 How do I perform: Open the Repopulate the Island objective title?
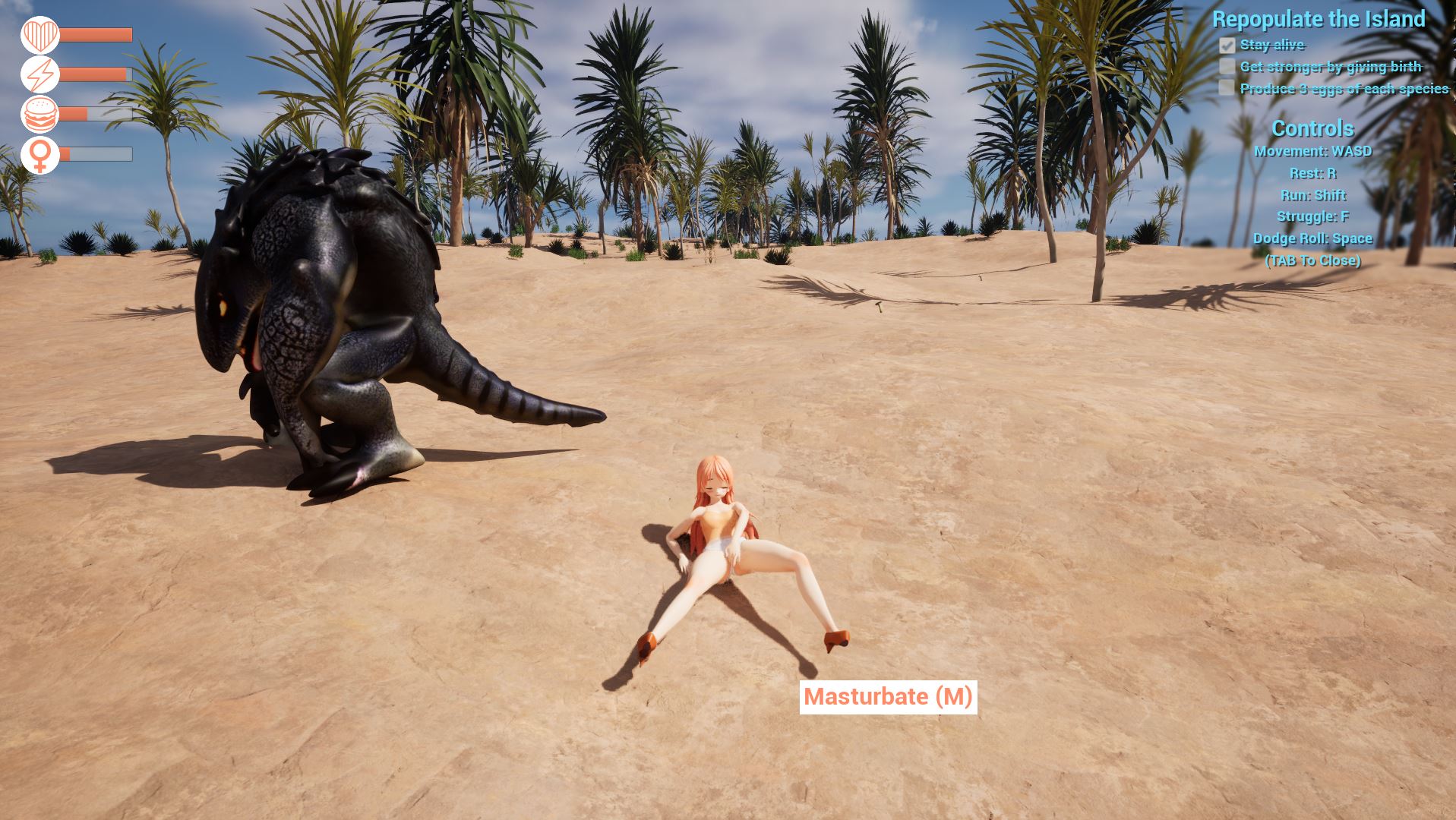[1318, 20]
